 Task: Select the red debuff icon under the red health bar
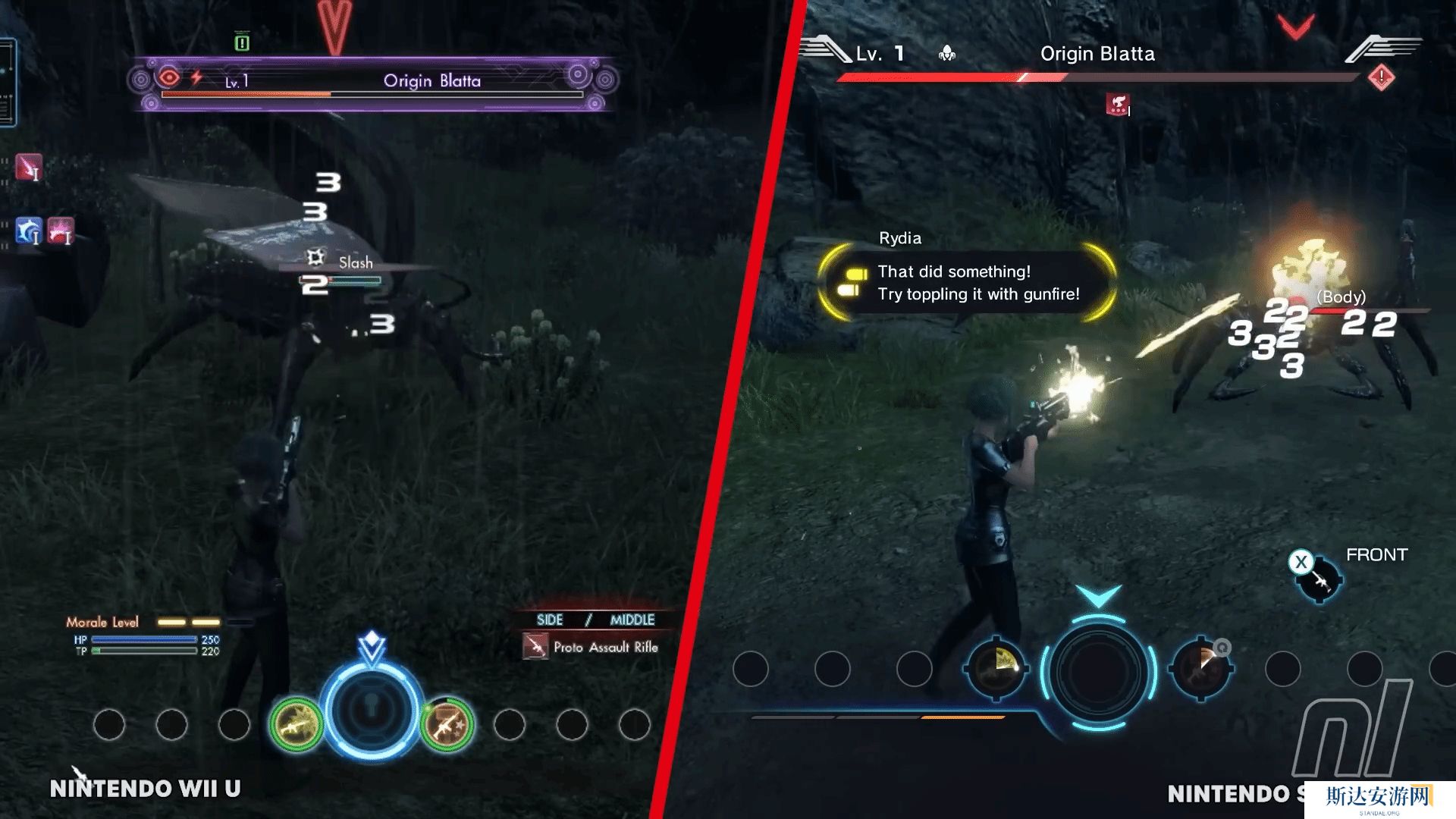pyautogui.click(x=1117, y=105)
